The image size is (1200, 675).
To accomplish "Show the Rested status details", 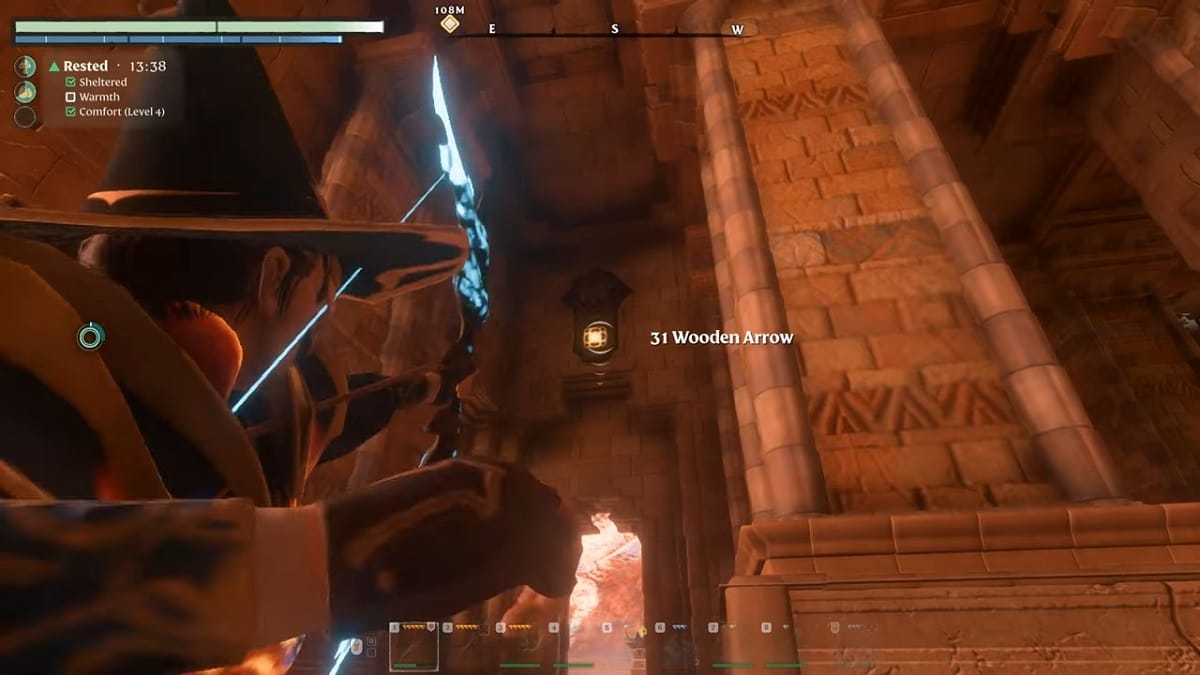I will coord(86,66).
